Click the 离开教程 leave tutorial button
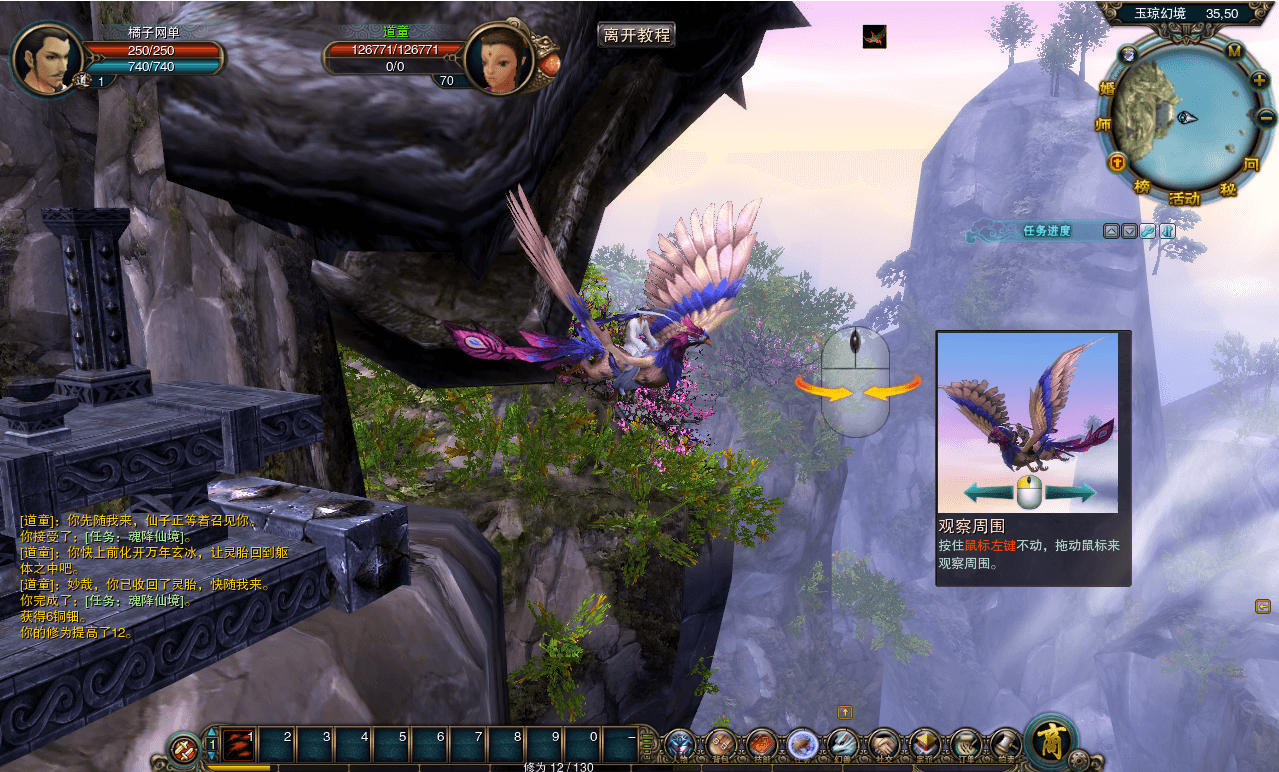Image resolution: width=1279 pixels, height=772 pixels. click(637, 35)
